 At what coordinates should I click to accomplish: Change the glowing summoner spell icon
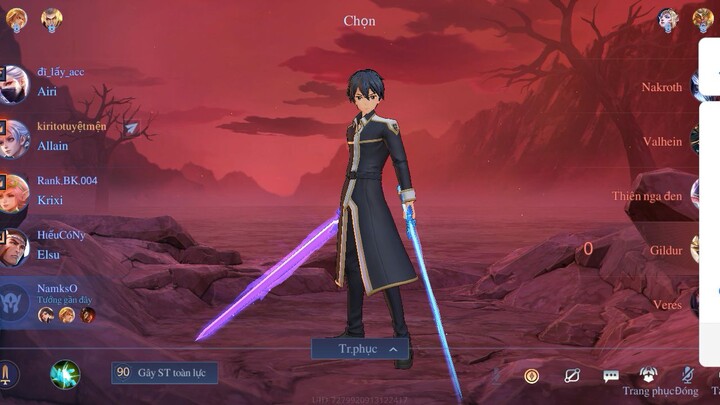pyautogui.click(x=66, y=374)
